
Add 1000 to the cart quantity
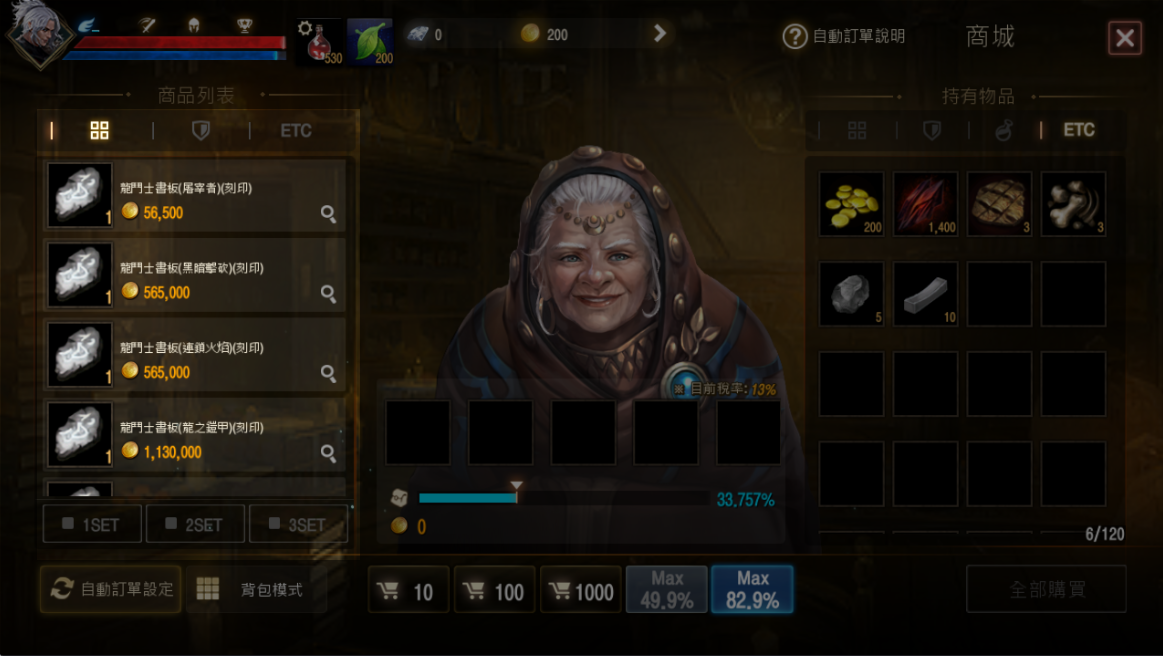tap(580, 591)
